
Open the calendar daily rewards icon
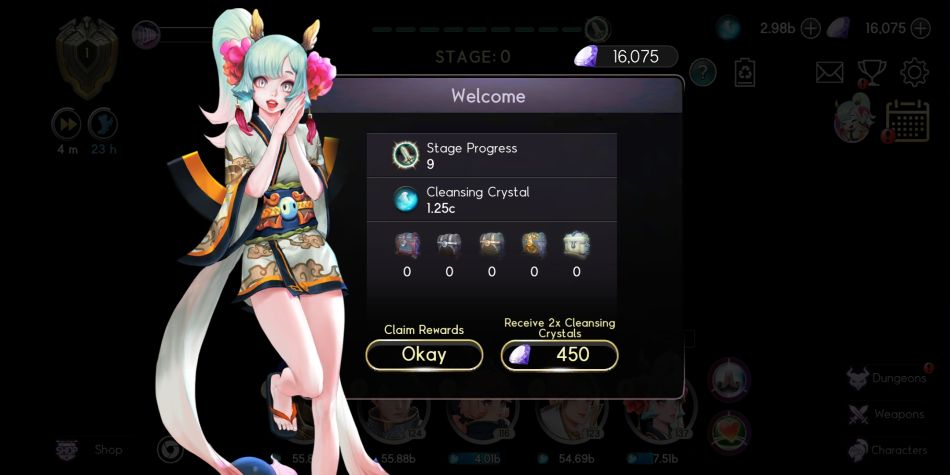tap(907, 121)
